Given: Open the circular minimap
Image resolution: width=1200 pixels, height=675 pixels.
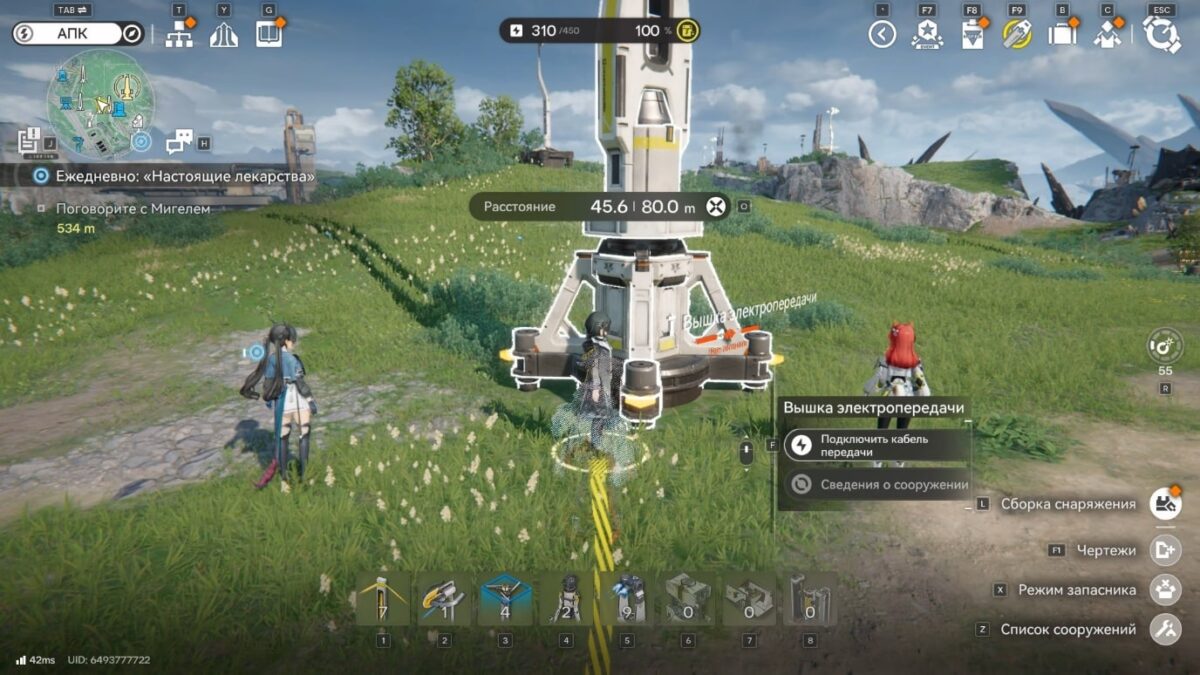Looking at the screenshot, I should click(100, 103).
